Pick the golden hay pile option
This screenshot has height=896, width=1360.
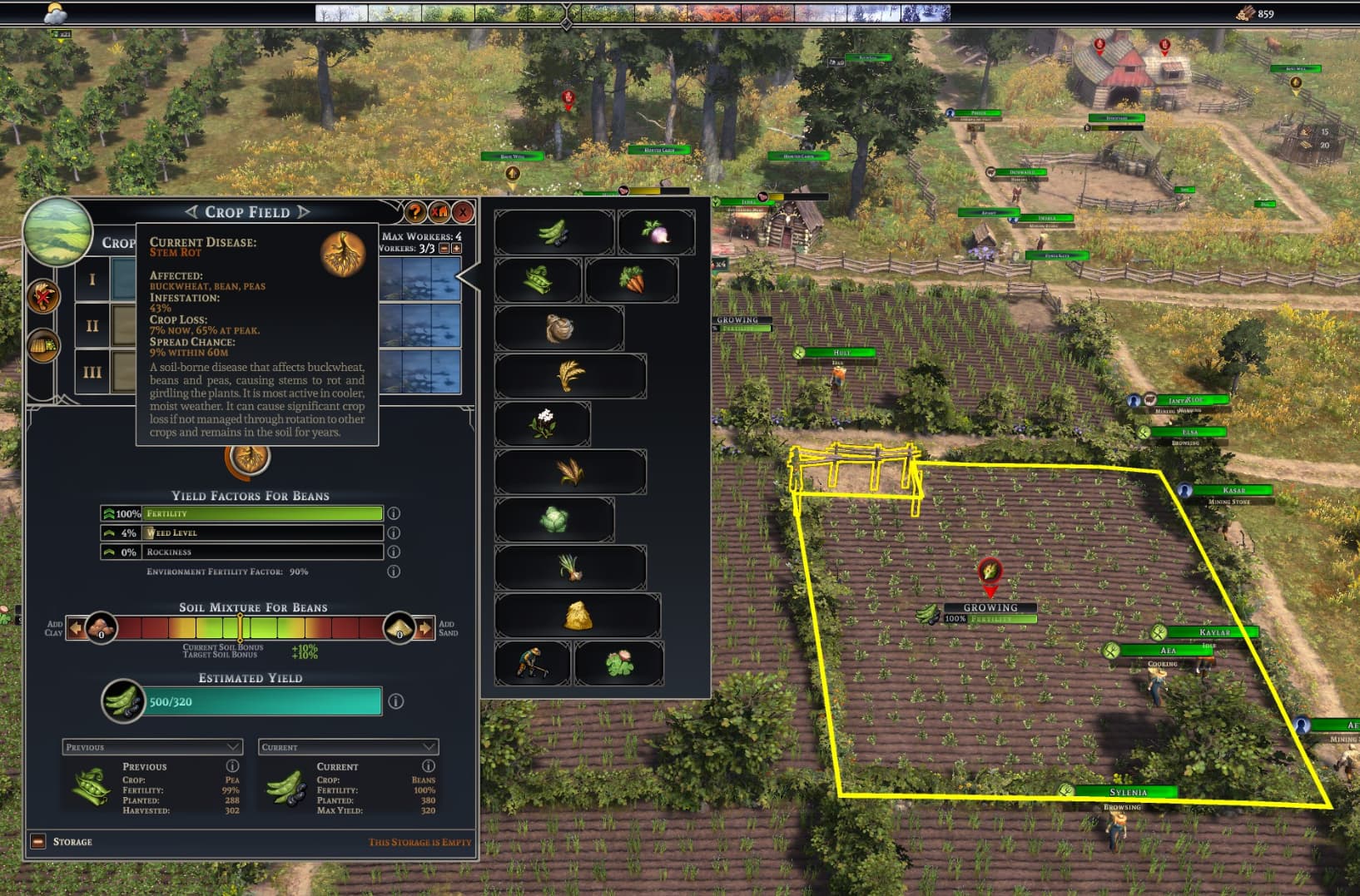pyautogui.click(x=578, y=616)
